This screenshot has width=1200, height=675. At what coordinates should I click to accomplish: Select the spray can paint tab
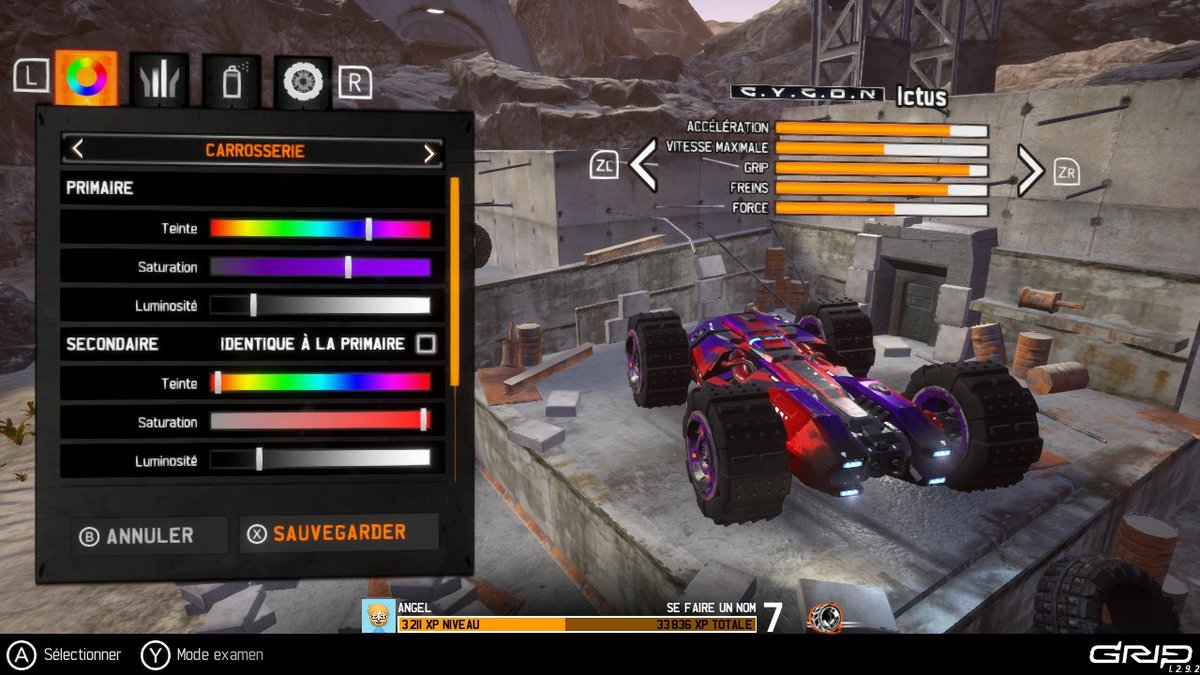pyautogui.click(x=232, y=80)
